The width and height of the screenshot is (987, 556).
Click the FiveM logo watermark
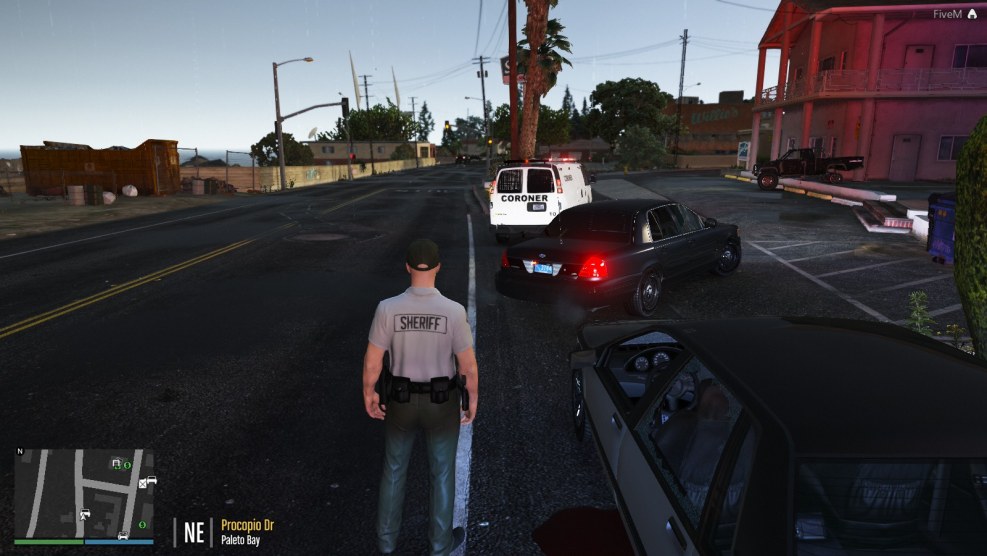point(971,14)
